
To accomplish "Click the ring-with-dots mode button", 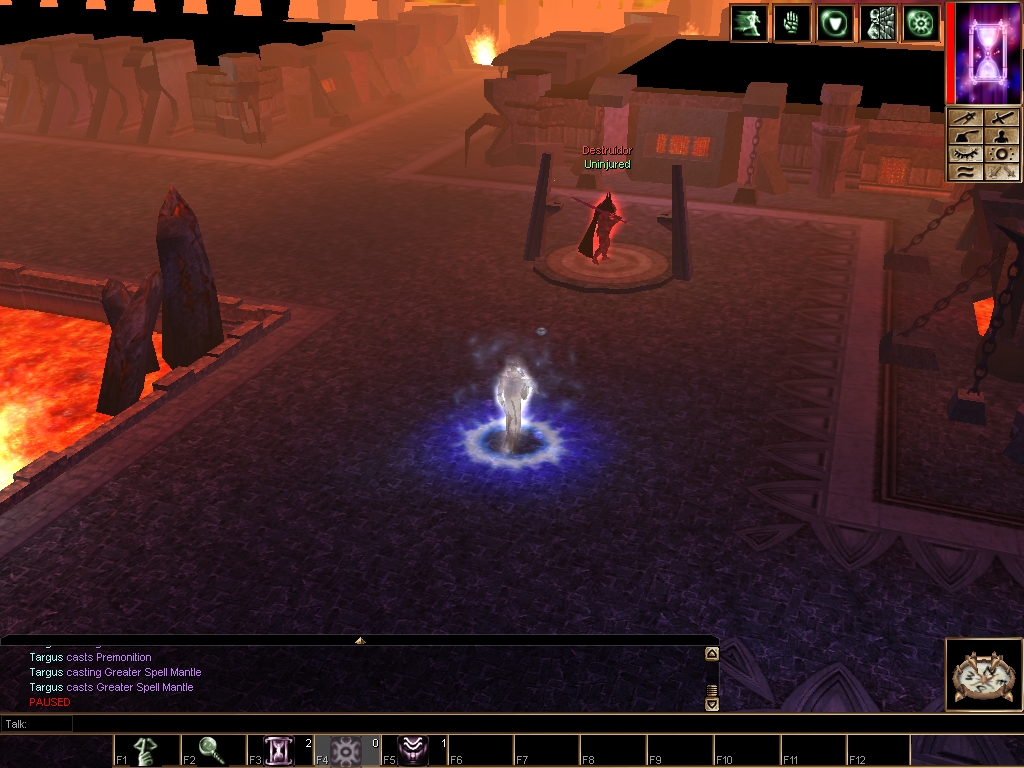I will click(x=1001, y=154).
